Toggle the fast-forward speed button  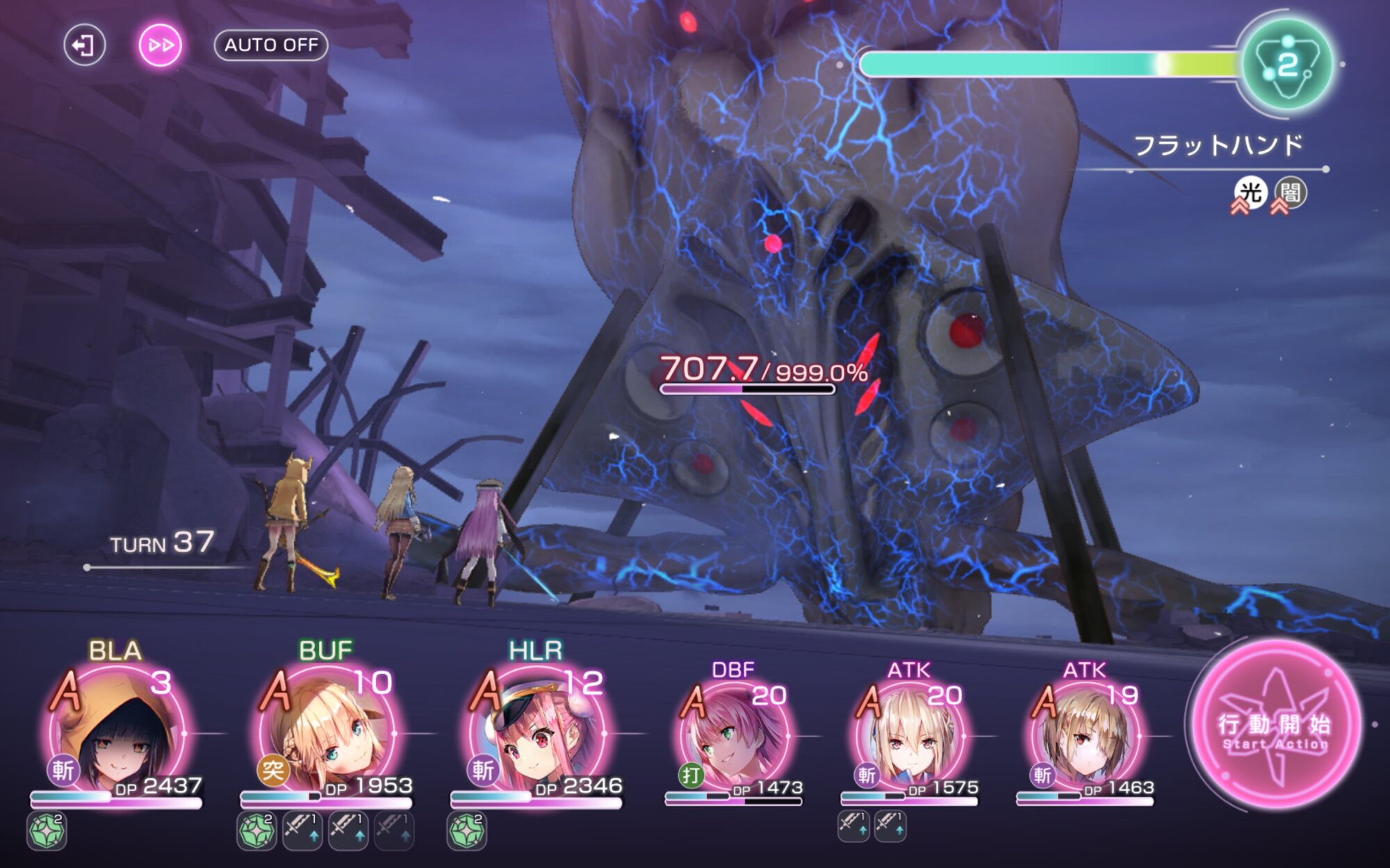click(x=161, y=46)
